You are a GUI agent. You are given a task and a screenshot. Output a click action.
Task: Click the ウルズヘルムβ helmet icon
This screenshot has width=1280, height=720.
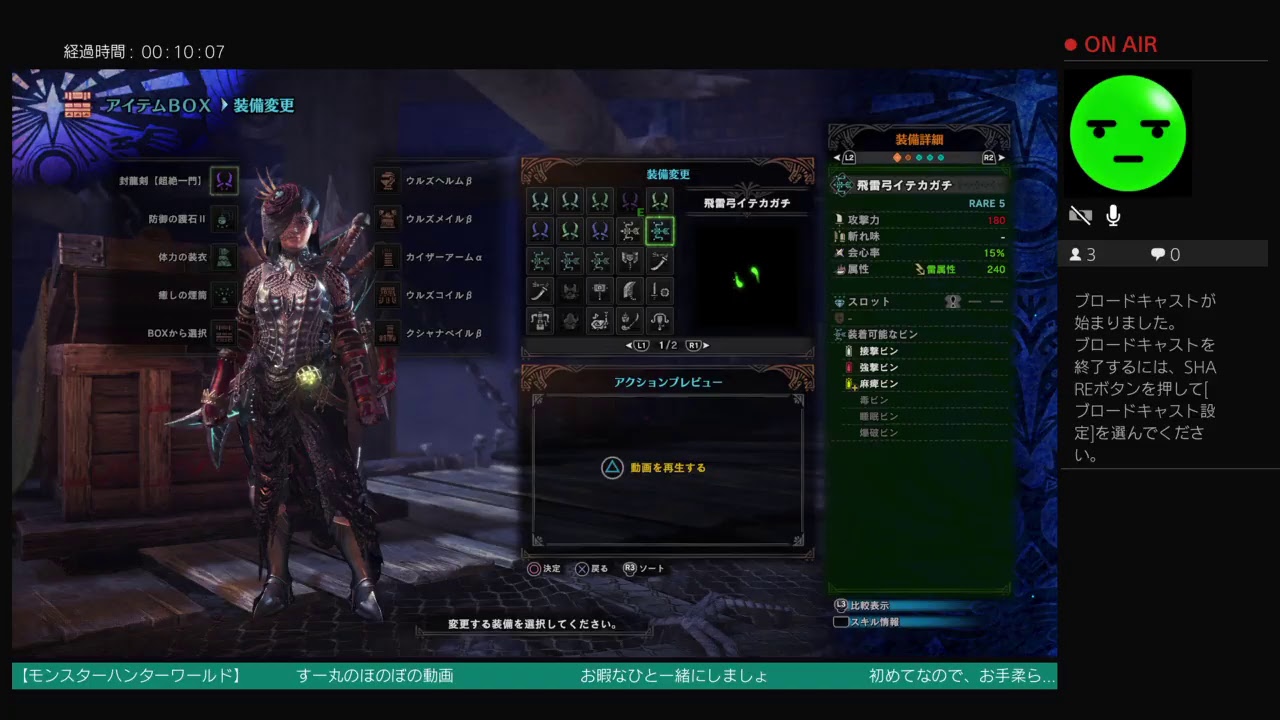pyautogui.click(x=387, y=181)
